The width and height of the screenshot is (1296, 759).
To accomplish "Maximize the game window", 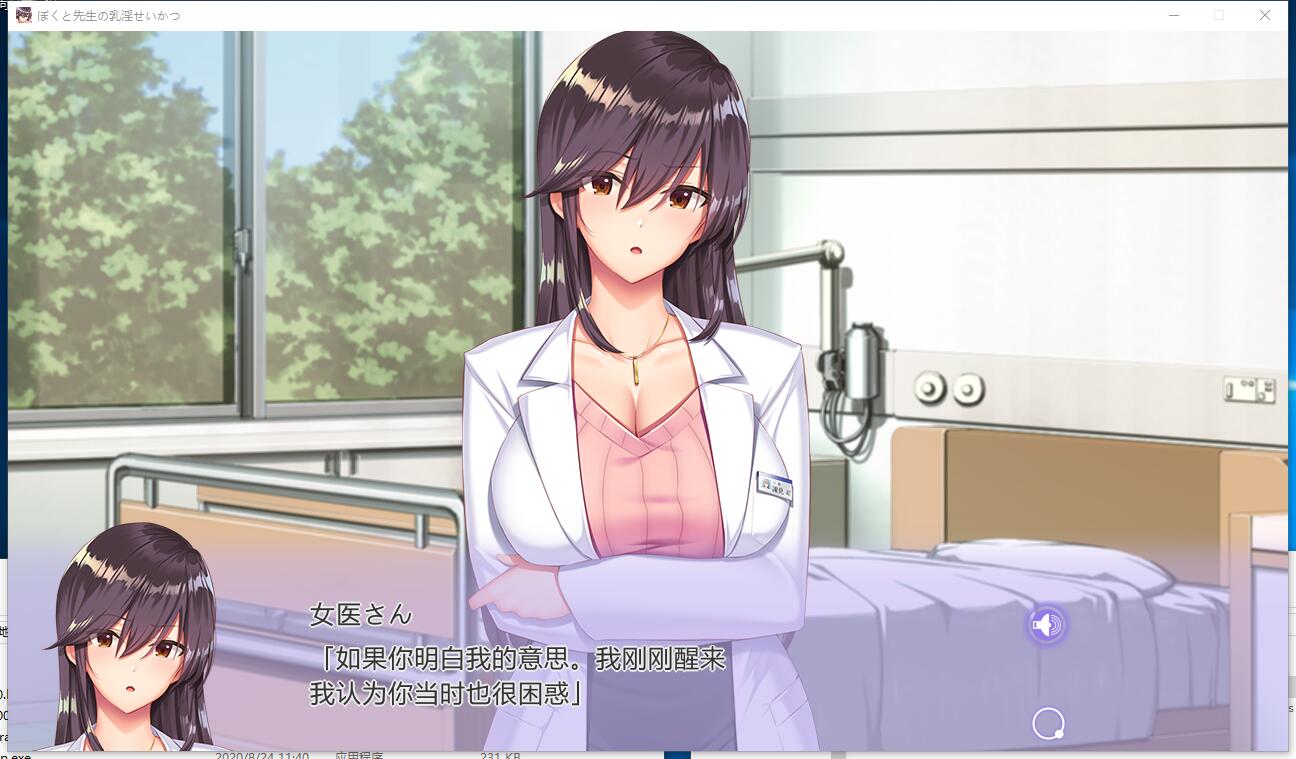I will (1218, 15).
